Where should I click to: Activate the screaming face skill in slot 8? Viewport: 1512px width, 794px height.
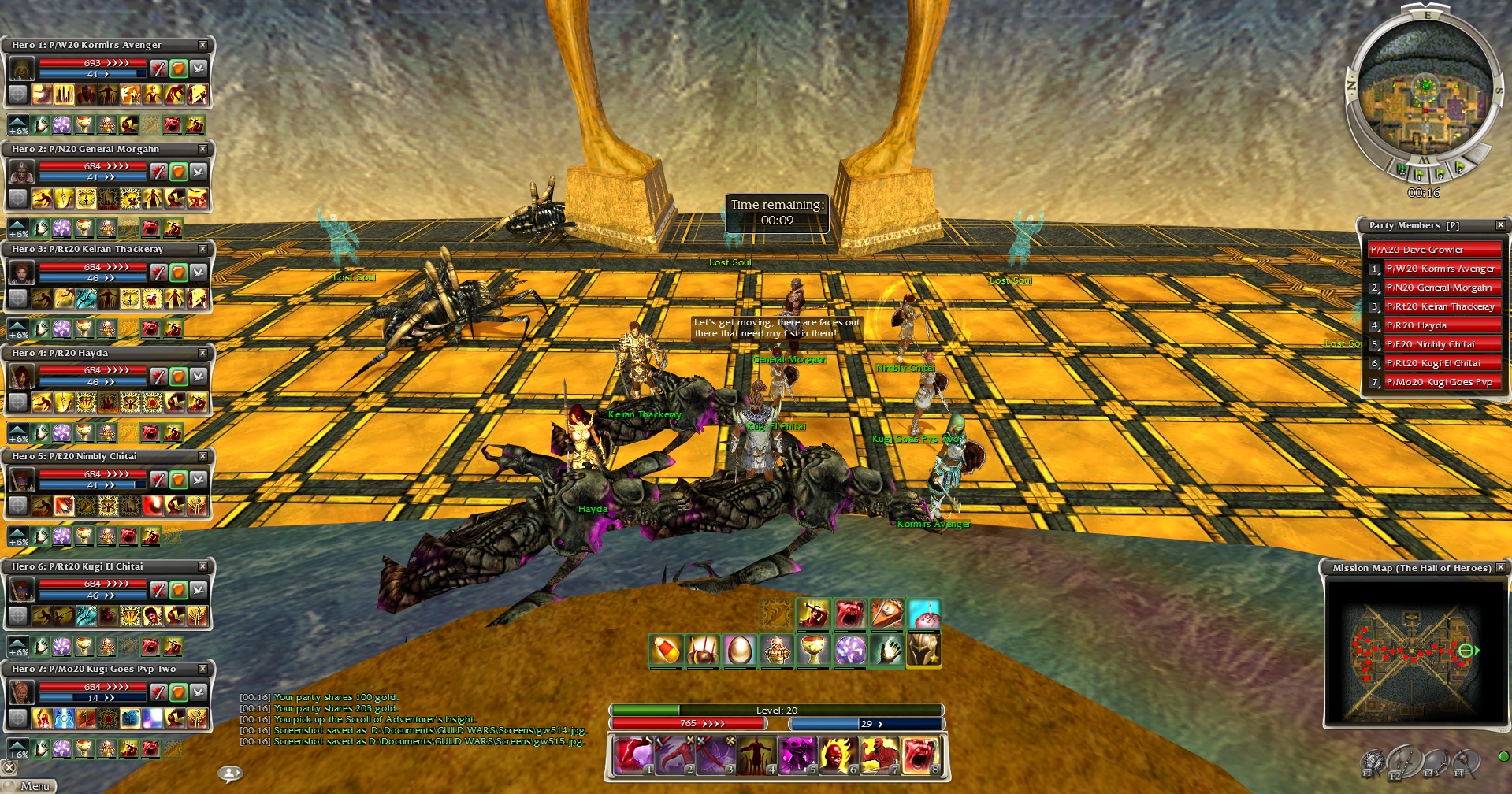(919, 755)
